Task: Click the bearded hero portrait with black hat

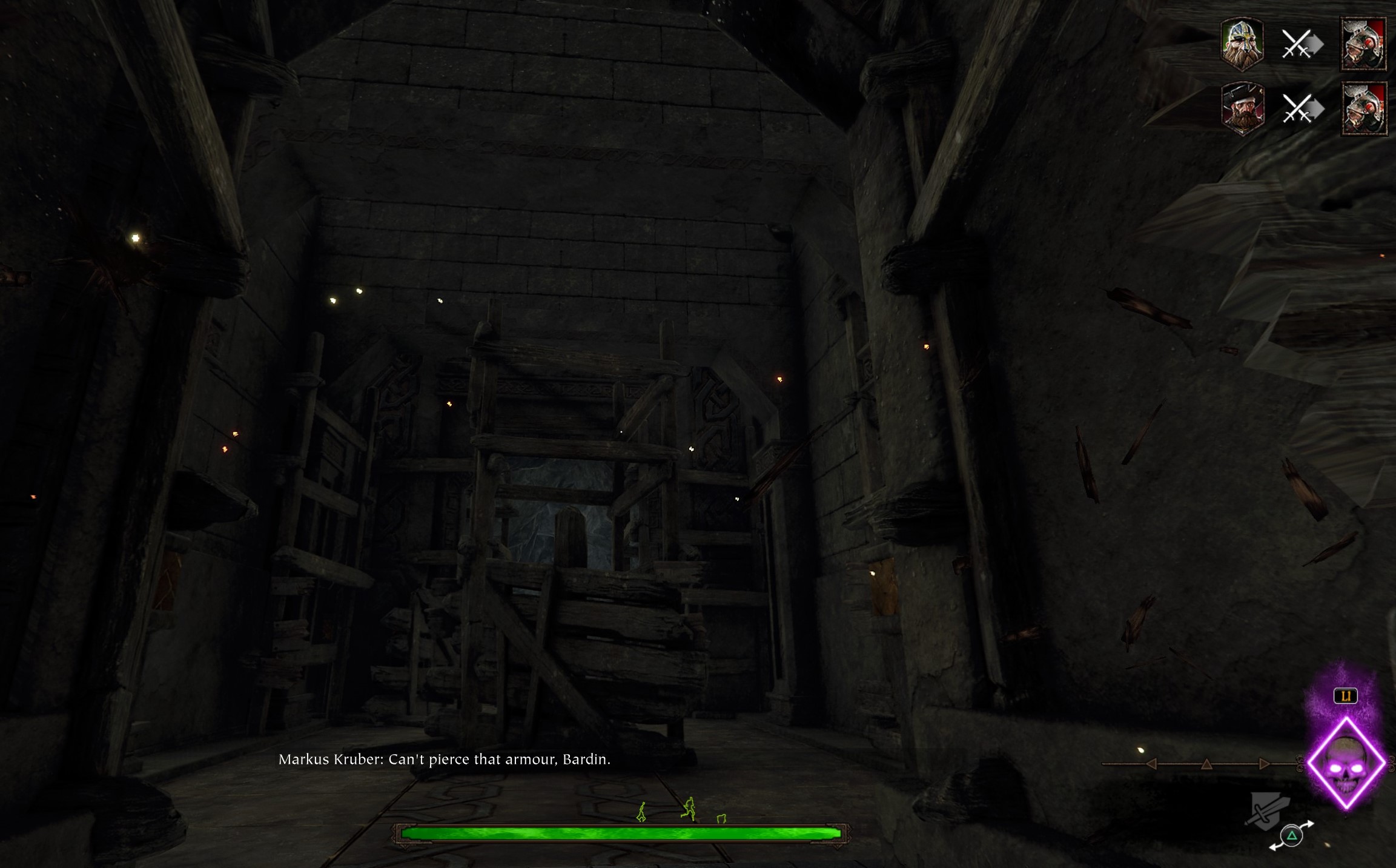Action: coord(1243,109)
